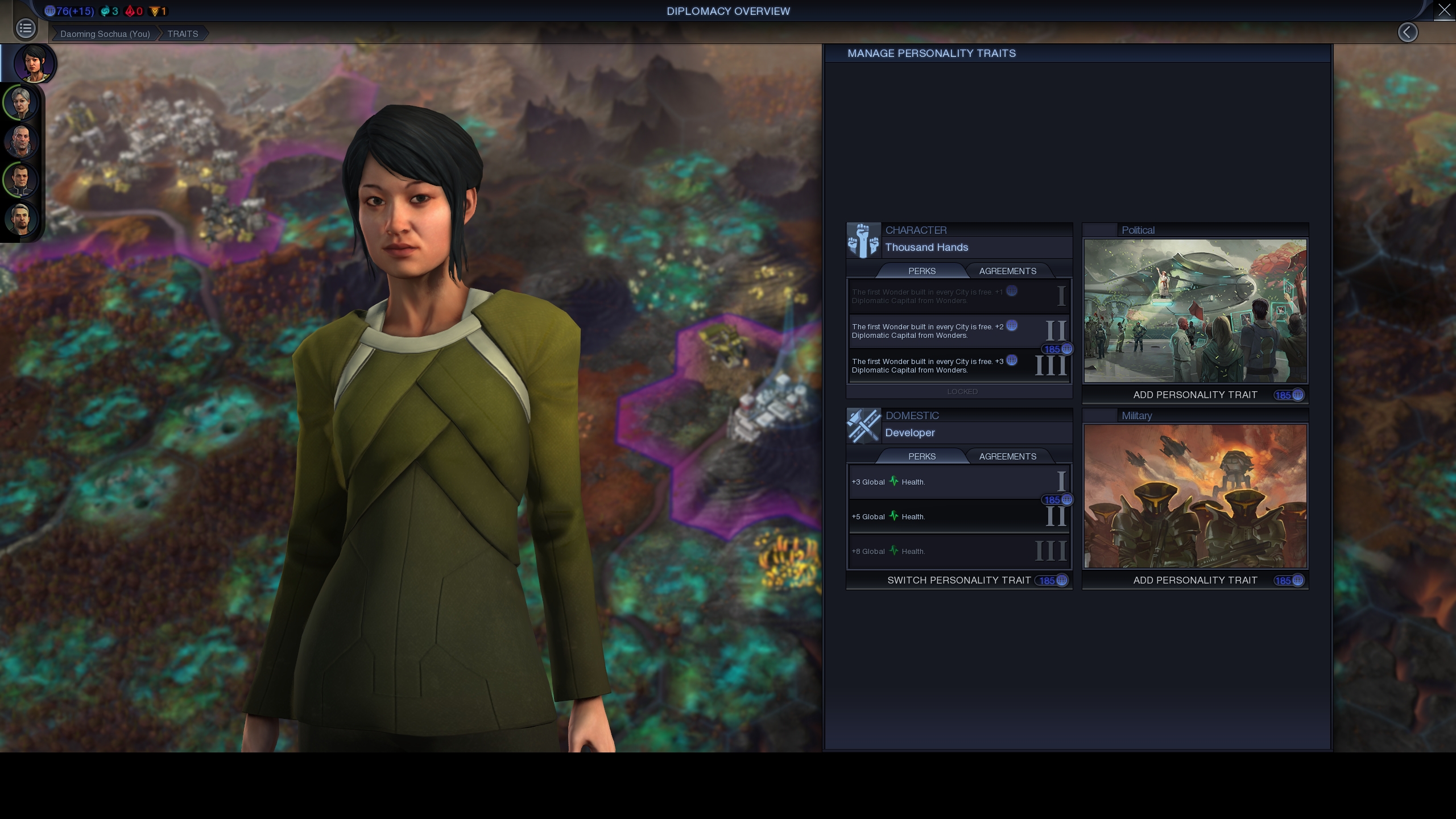The image size is (1456, 819).
Task: Open the list menu icon
Action: click(x=26, y=28)
